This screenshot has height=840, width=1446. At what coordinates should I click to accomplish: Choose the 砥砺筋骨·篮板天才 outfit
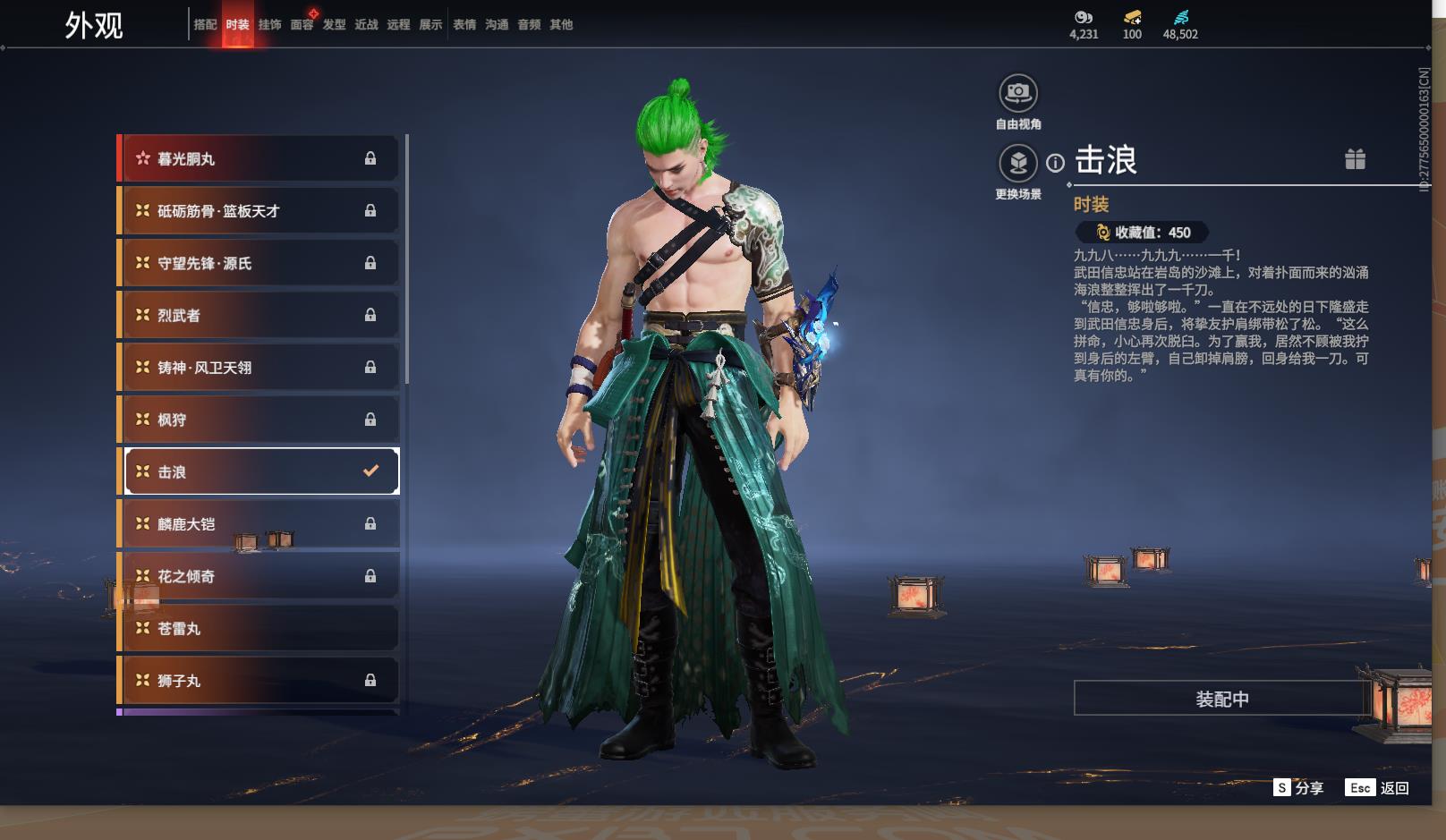(x=259, y=211)
